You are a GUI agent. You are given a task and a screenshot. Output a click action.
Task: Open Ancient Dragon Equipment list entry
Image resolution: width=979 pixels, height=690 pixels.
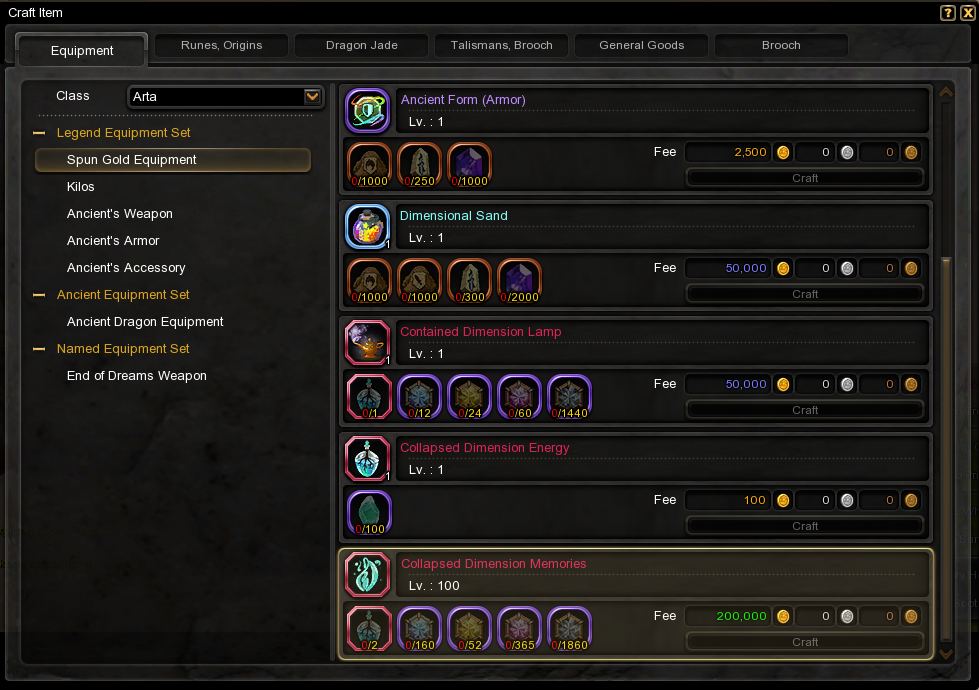click(145, 322)
